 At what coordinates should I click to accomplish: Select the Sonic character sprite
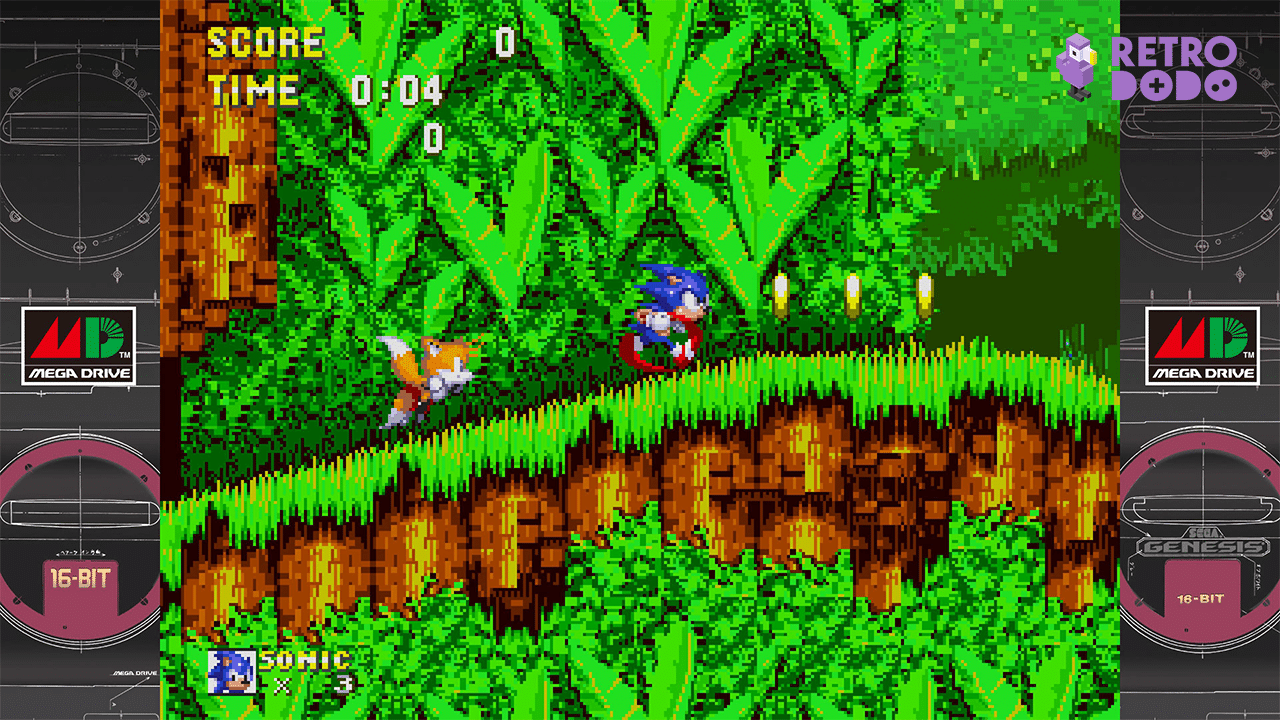670,310
